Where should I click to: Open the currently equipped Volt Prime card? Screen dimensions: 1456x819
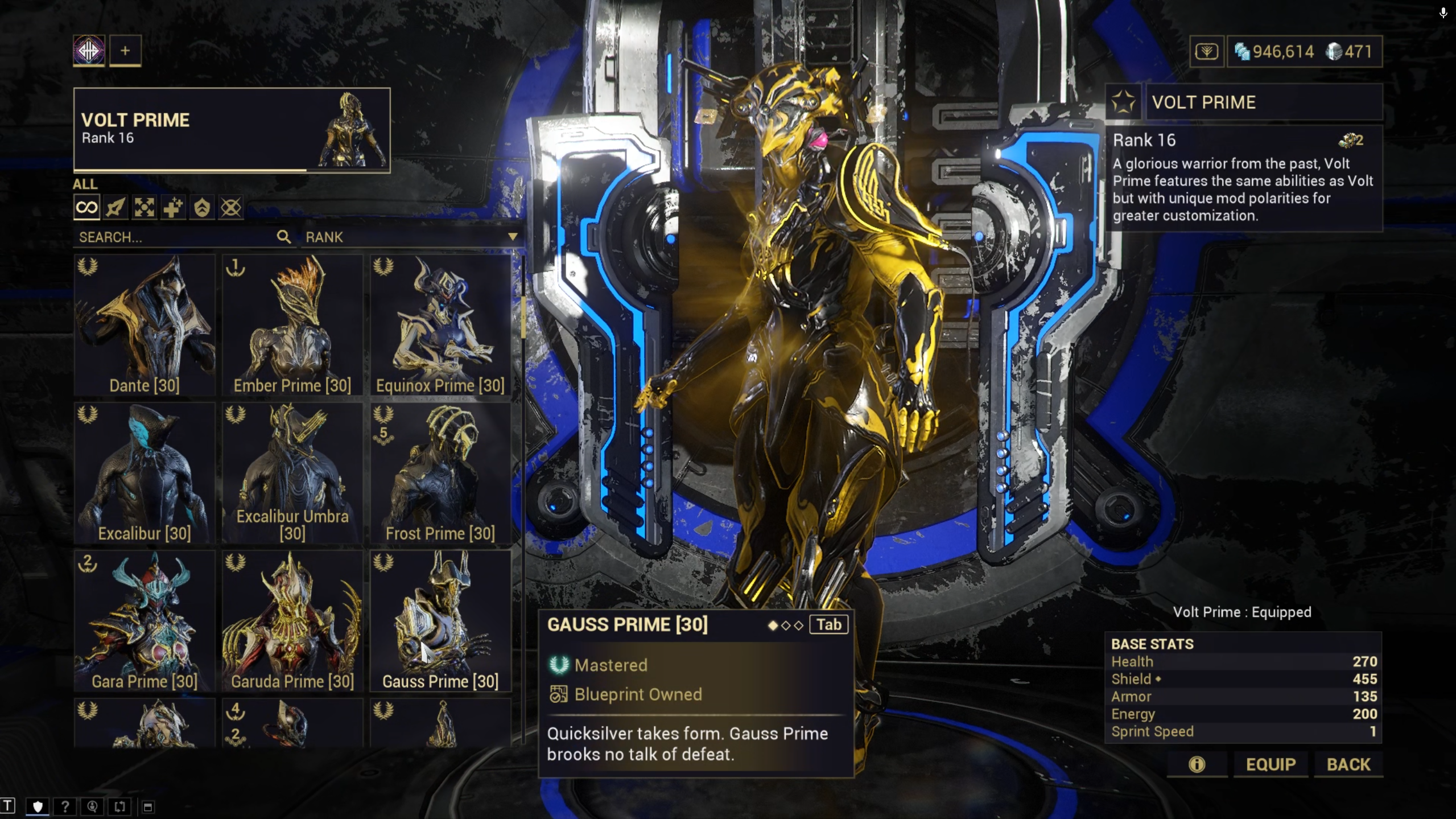click(232, 130)
